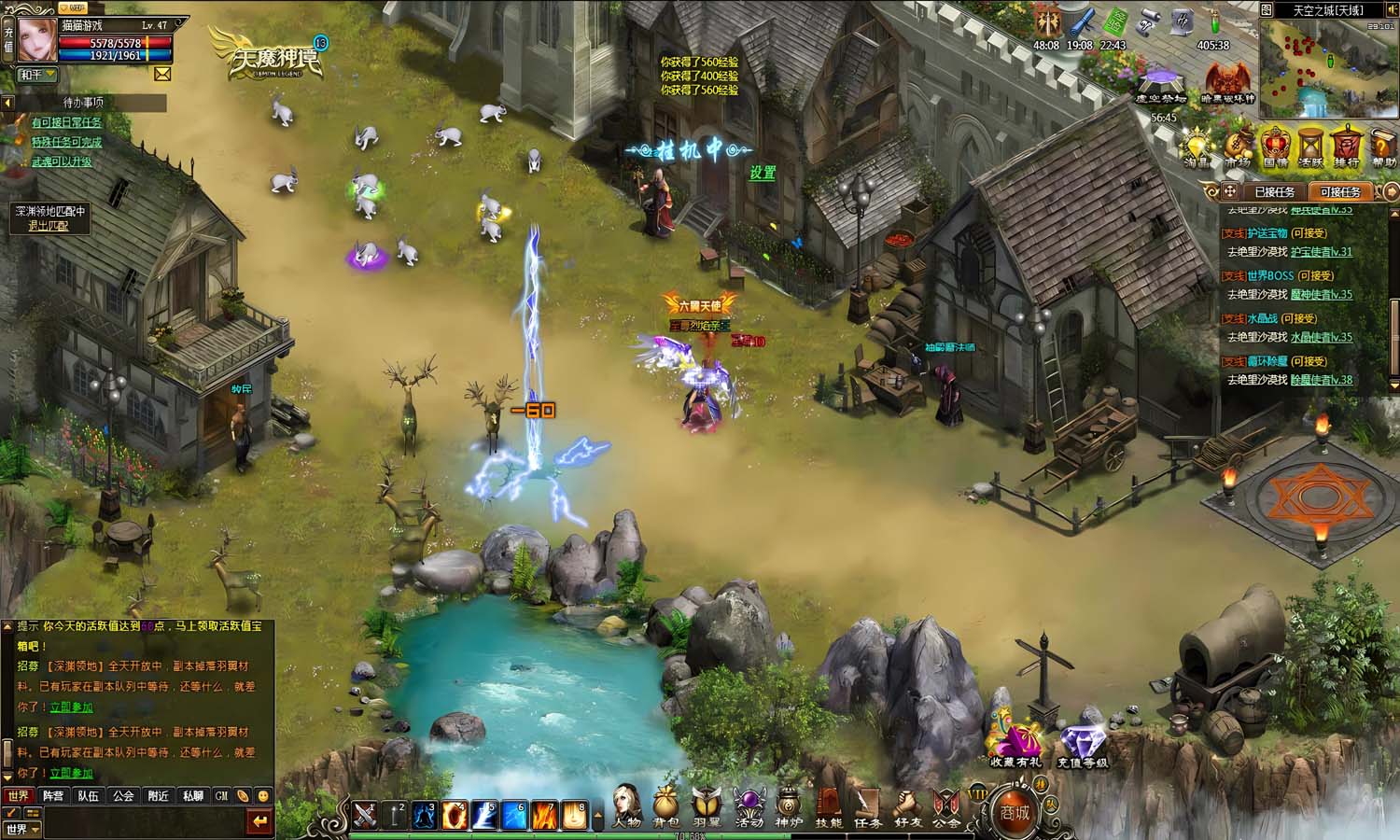This screenshot has height=840, width=1400.
Task: Open the 排行 rankings icon
Action: point(1346,147)
